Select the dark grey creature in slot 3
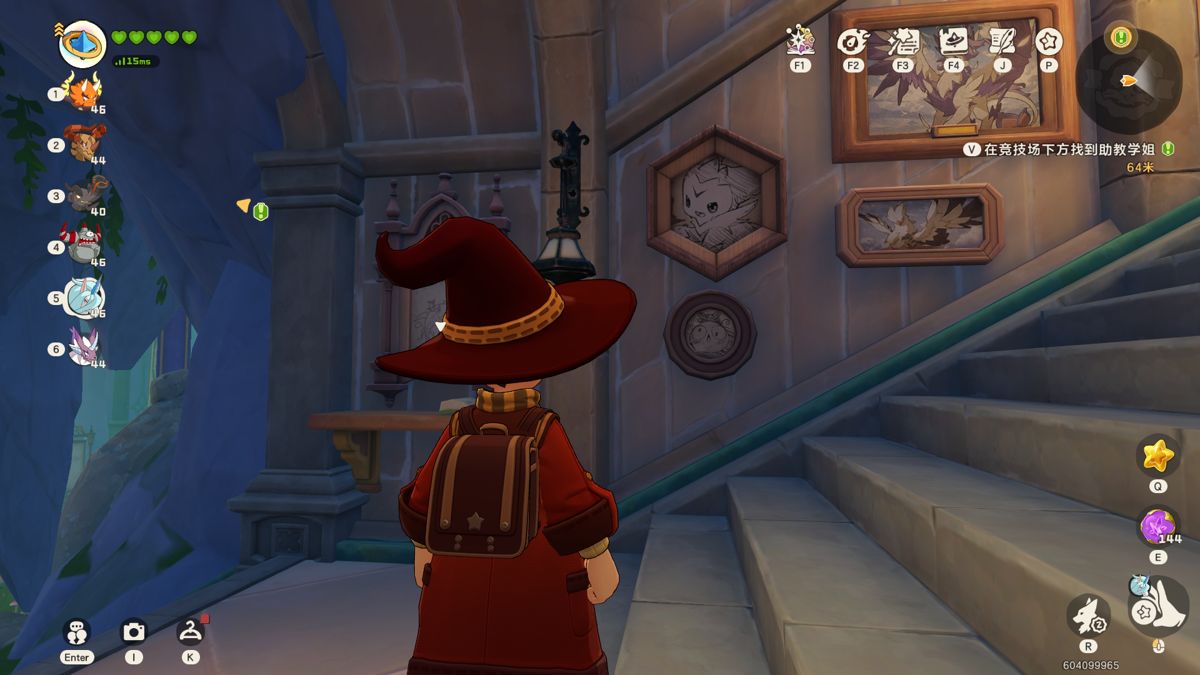The image size is (1200, 675). click(x=85, y=194)
